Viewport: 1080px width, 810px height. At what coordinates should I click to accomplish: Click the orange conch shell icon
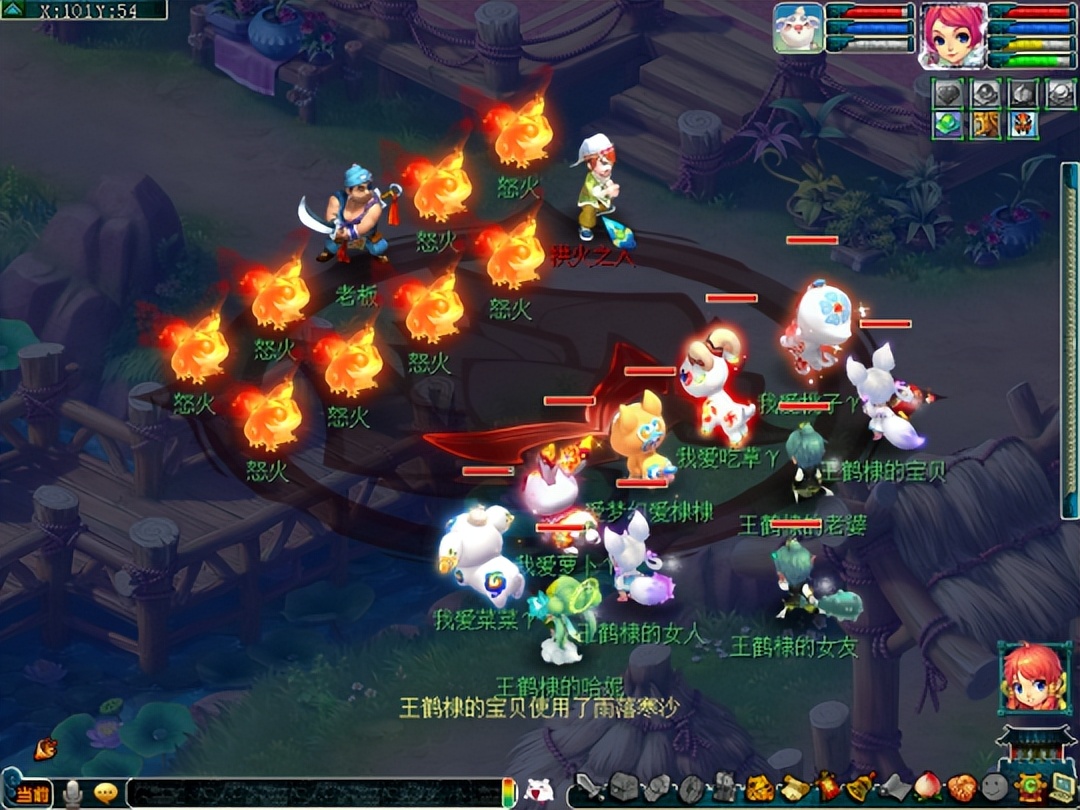pos(45,749)
